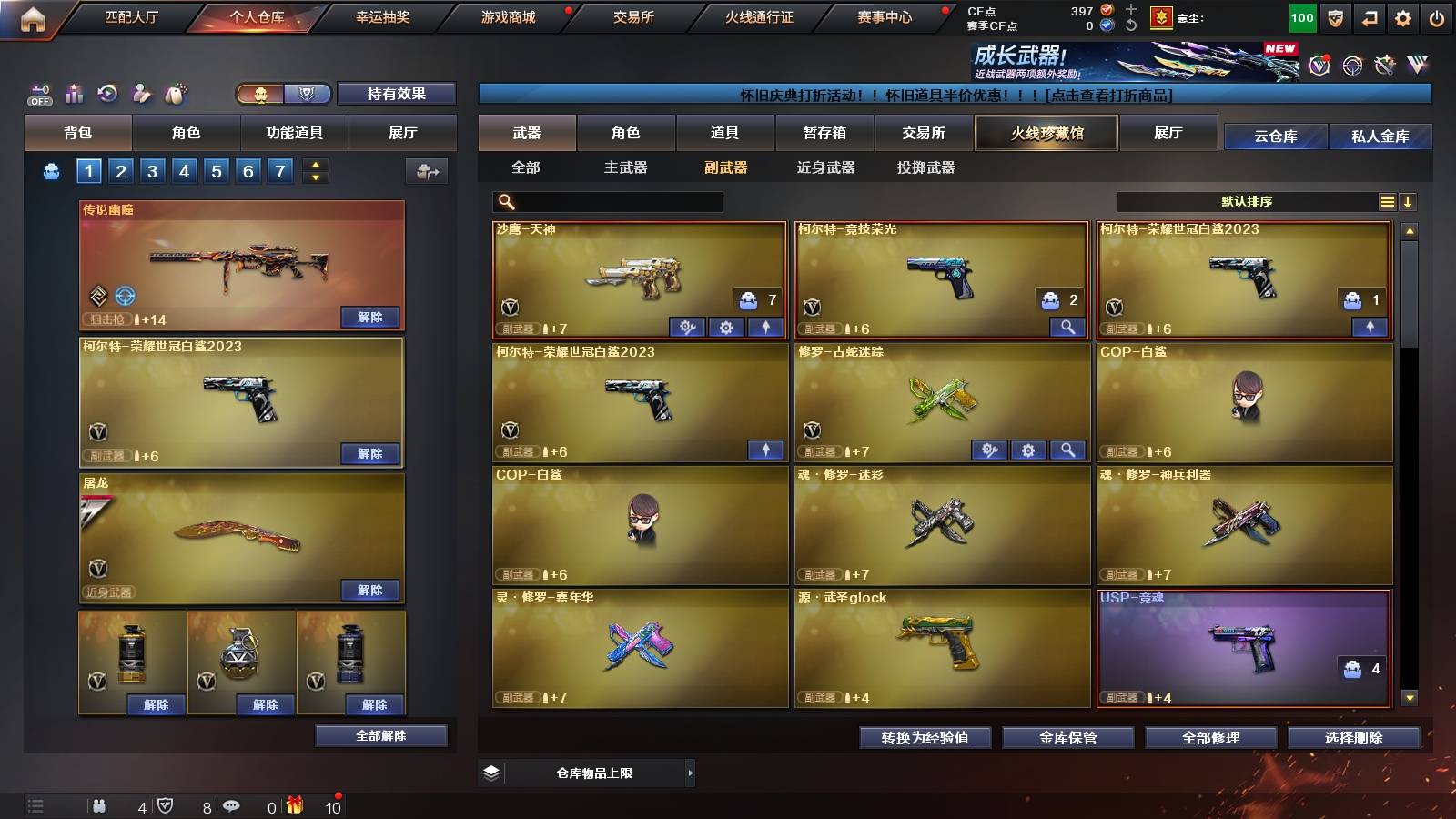1456x819 pixels.
Task: Click the upgrade arrow icon on 柯尔特-荣耀世冠白鲨2023
Action: 768,450
